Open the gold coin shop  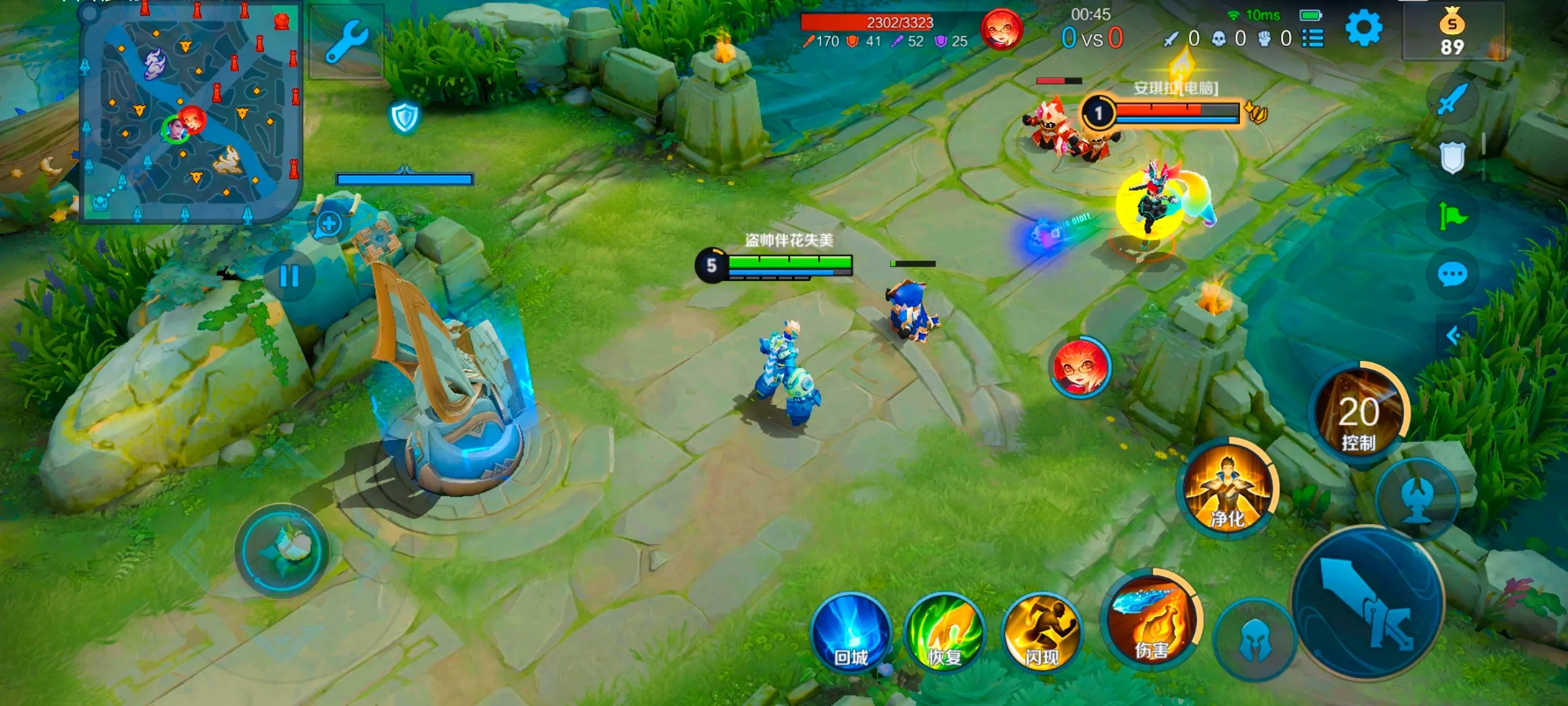(1452, 33)
